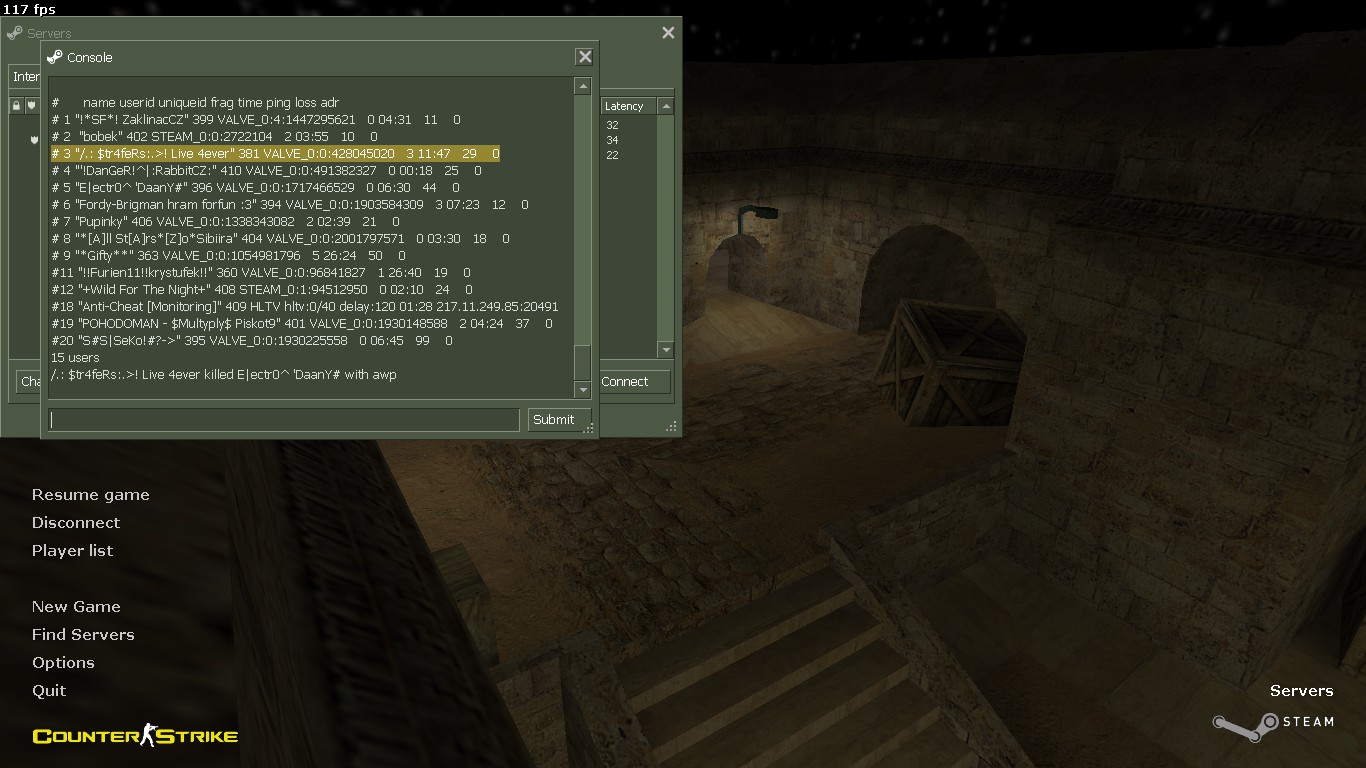The width and height of the screenshot is (1366, 768).
Task: Submit the console command
Action: [x=553, y=420]
